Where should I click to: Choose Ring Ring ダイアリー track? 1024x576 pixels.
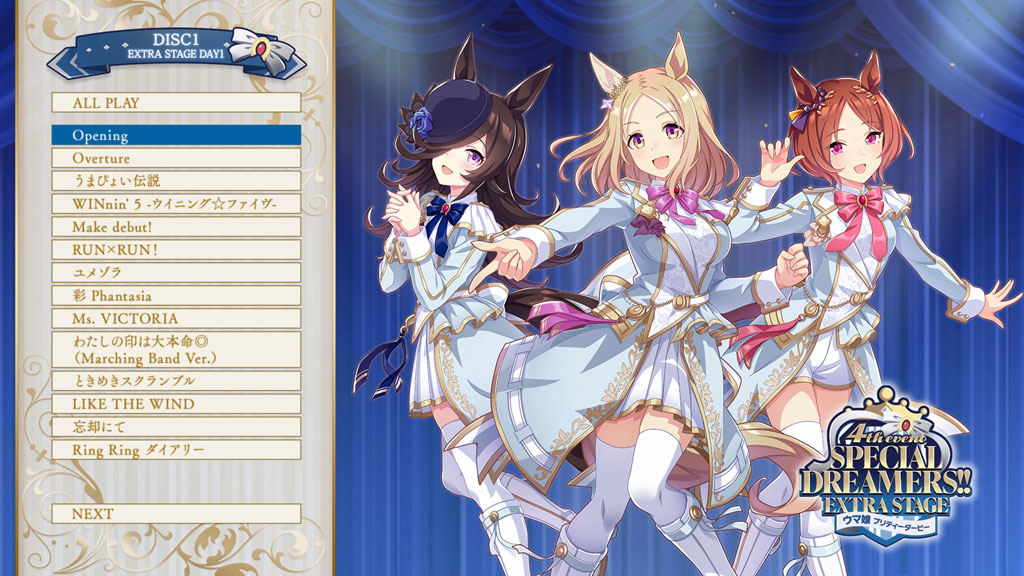(176, 450)
